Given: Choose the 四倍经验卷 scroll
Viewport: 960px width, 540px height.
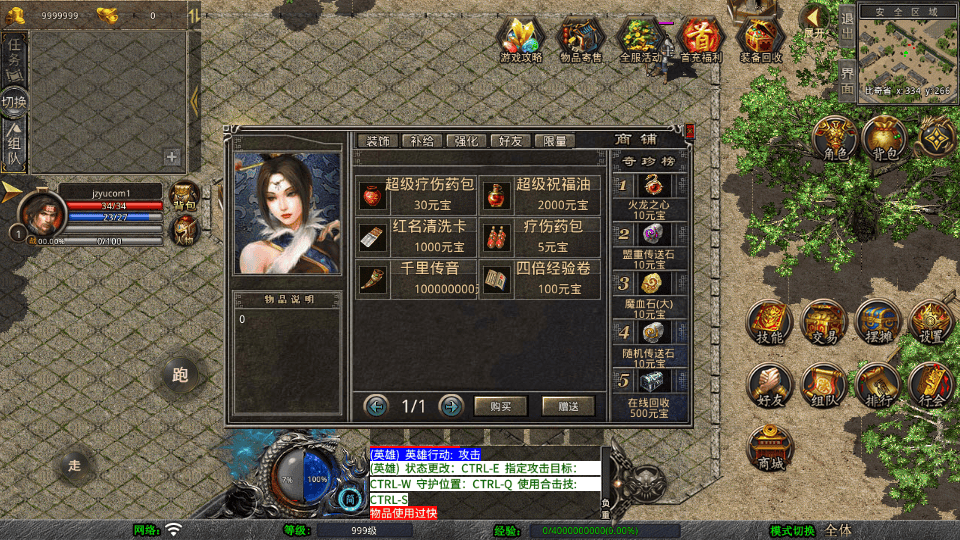Looking at the screenshot, I should [x=541, y=279].
